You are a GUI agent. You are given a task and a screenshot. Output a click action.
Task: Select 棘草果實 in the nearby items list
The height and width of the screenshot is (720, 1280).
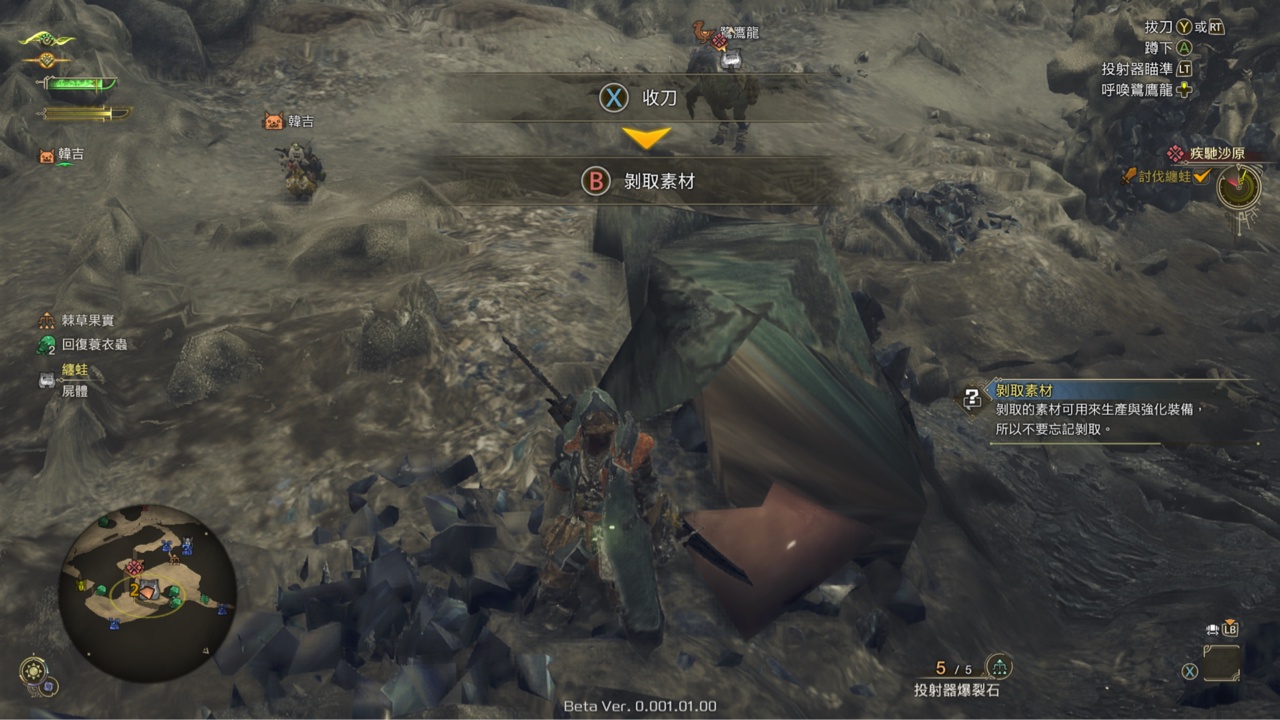(x=94, y=321)
